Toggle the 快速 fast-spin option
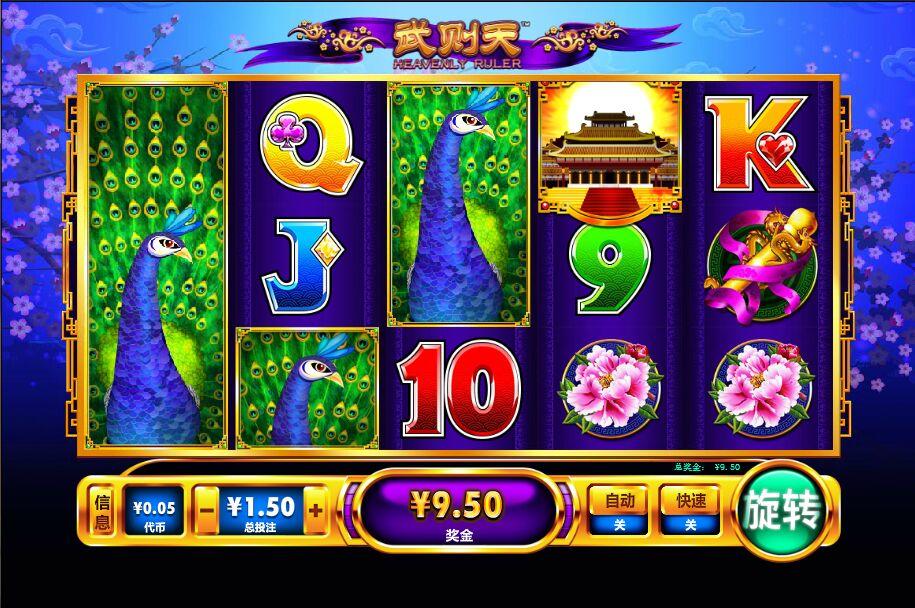This screenshot has height=608, width=915. tap(689, 511)
